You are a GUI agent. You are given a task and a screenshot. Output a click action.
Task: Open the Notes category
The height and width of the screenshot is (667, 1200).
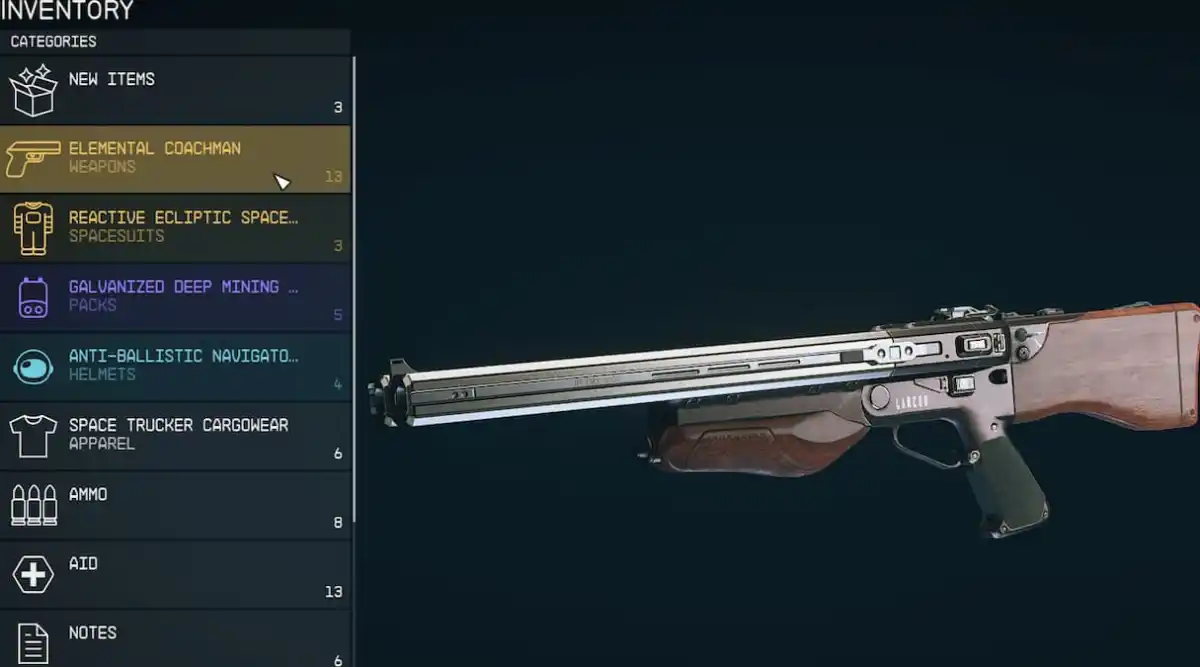(175, 640)
